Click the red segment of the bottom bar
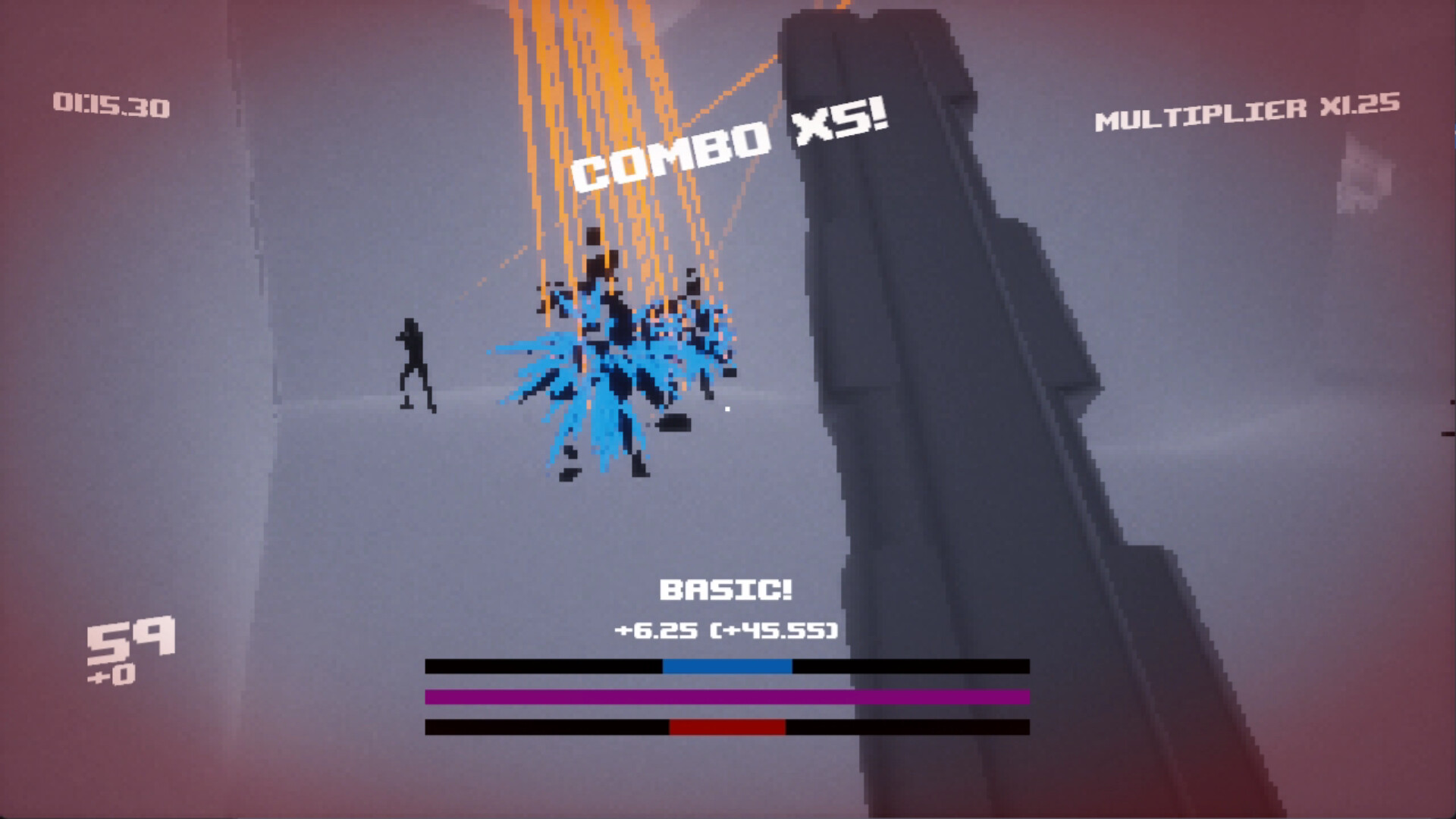This screenshot has height=819, width=1456. tap(726, 728)
